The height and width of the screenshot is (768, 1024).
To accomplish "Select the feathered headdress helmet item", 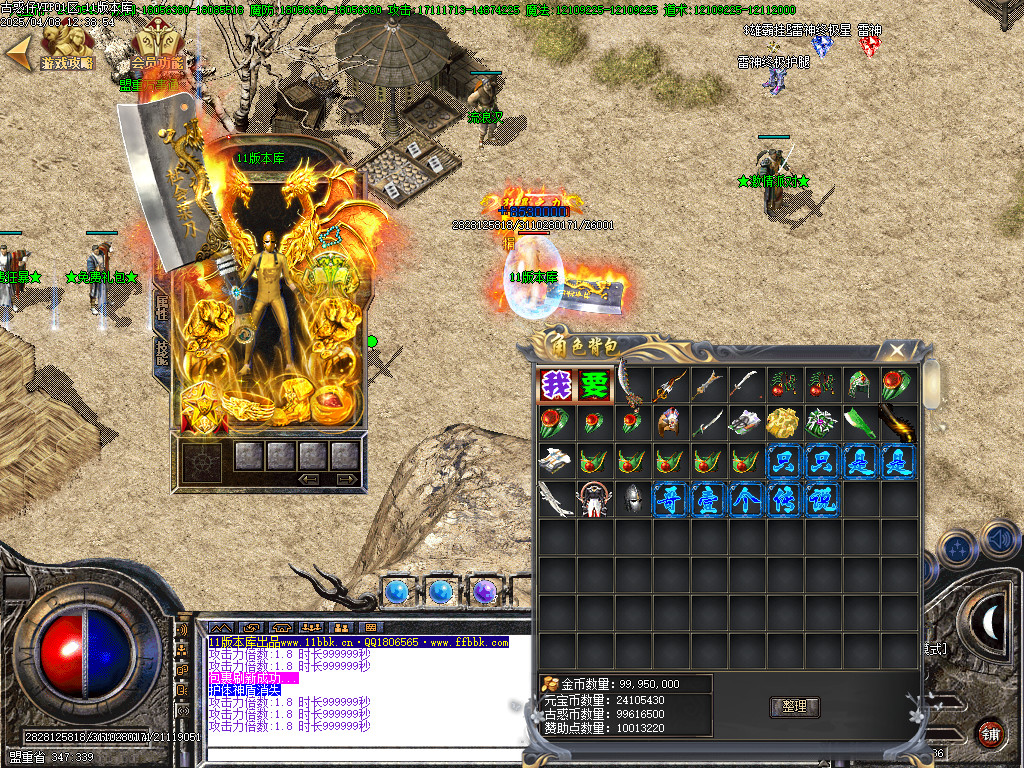I will tap(669, 423).
